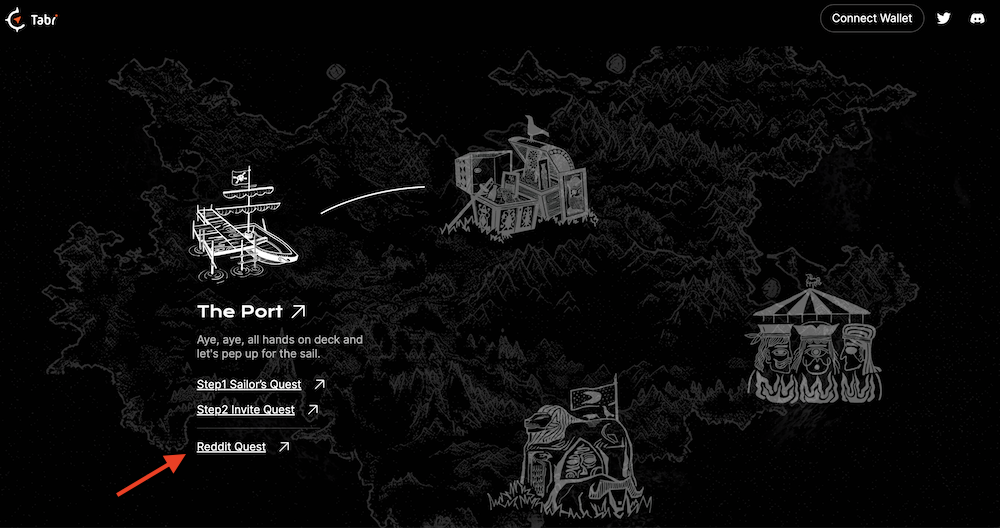
Task: Open Step1 Sailor's Quest
Action: 249,384
